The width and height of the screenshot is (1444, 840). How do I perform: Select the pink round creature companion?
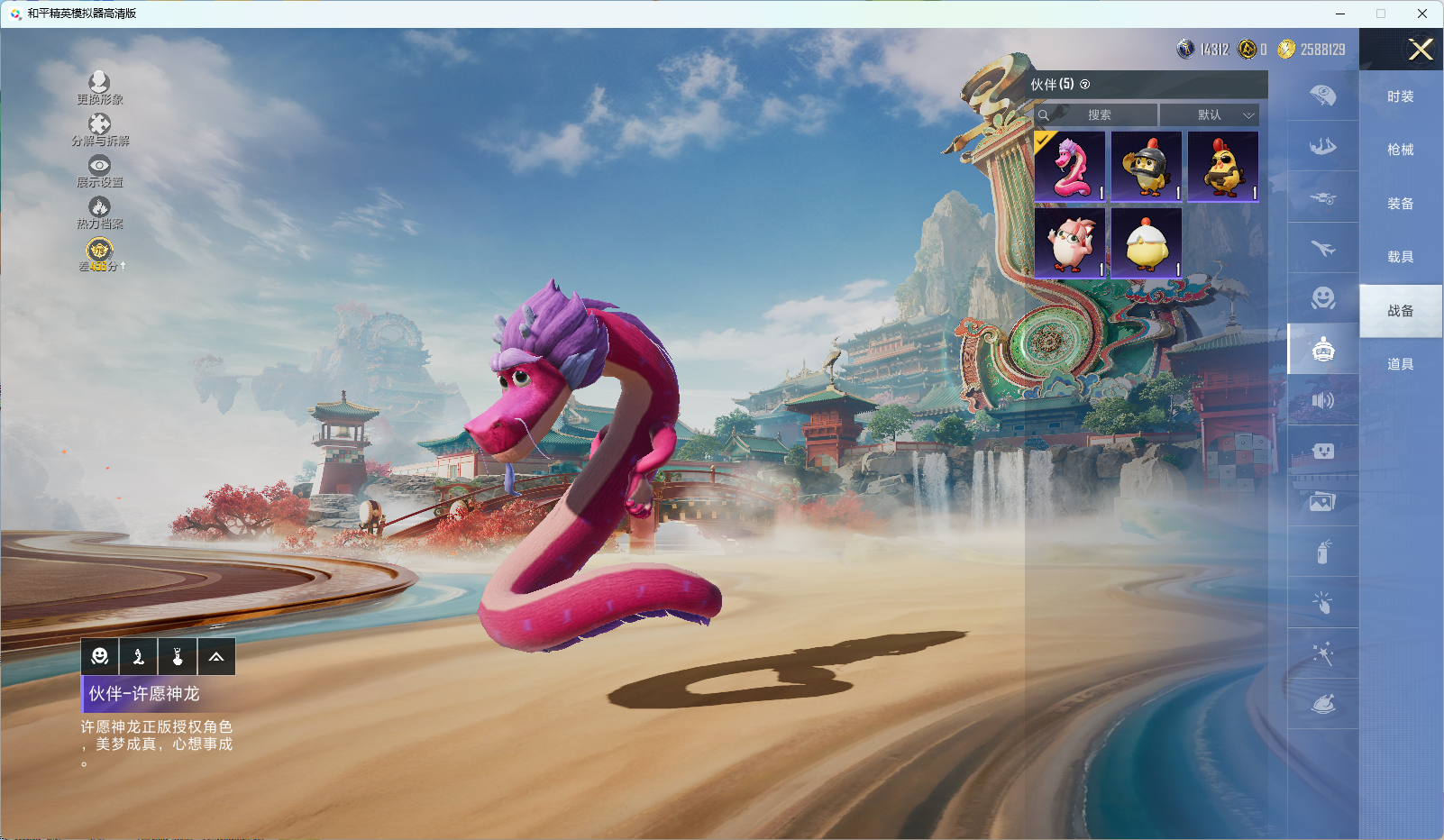[x=1070, y=243]
